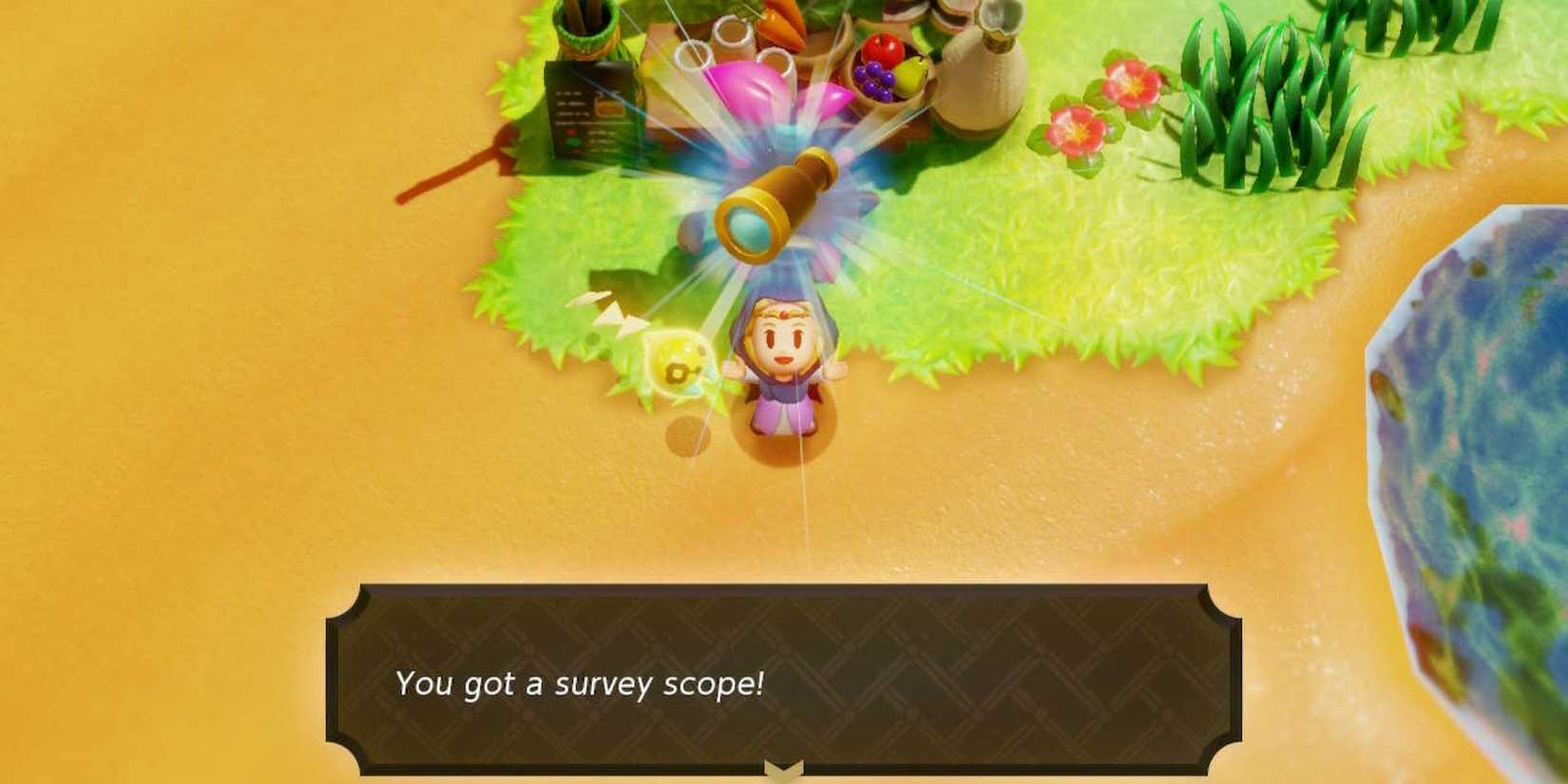Image resolution: width=1568 pixels, height=784 pixels.
Task: Click the fruit basket on the table
Action: pyautogui.click(x=884, y=71)
